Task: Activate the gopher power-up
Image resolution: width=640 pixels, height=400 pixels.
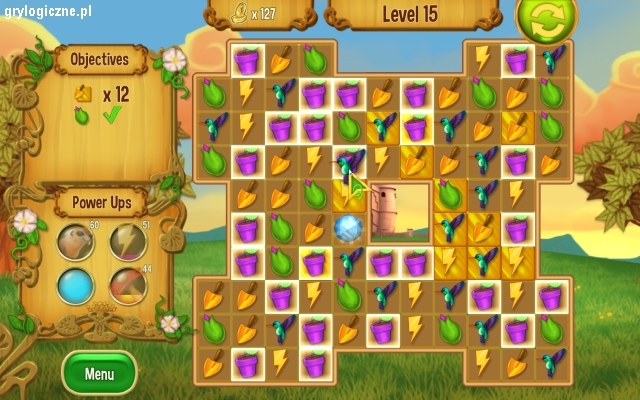Action: pyautogui.click(x=76, y=242)
